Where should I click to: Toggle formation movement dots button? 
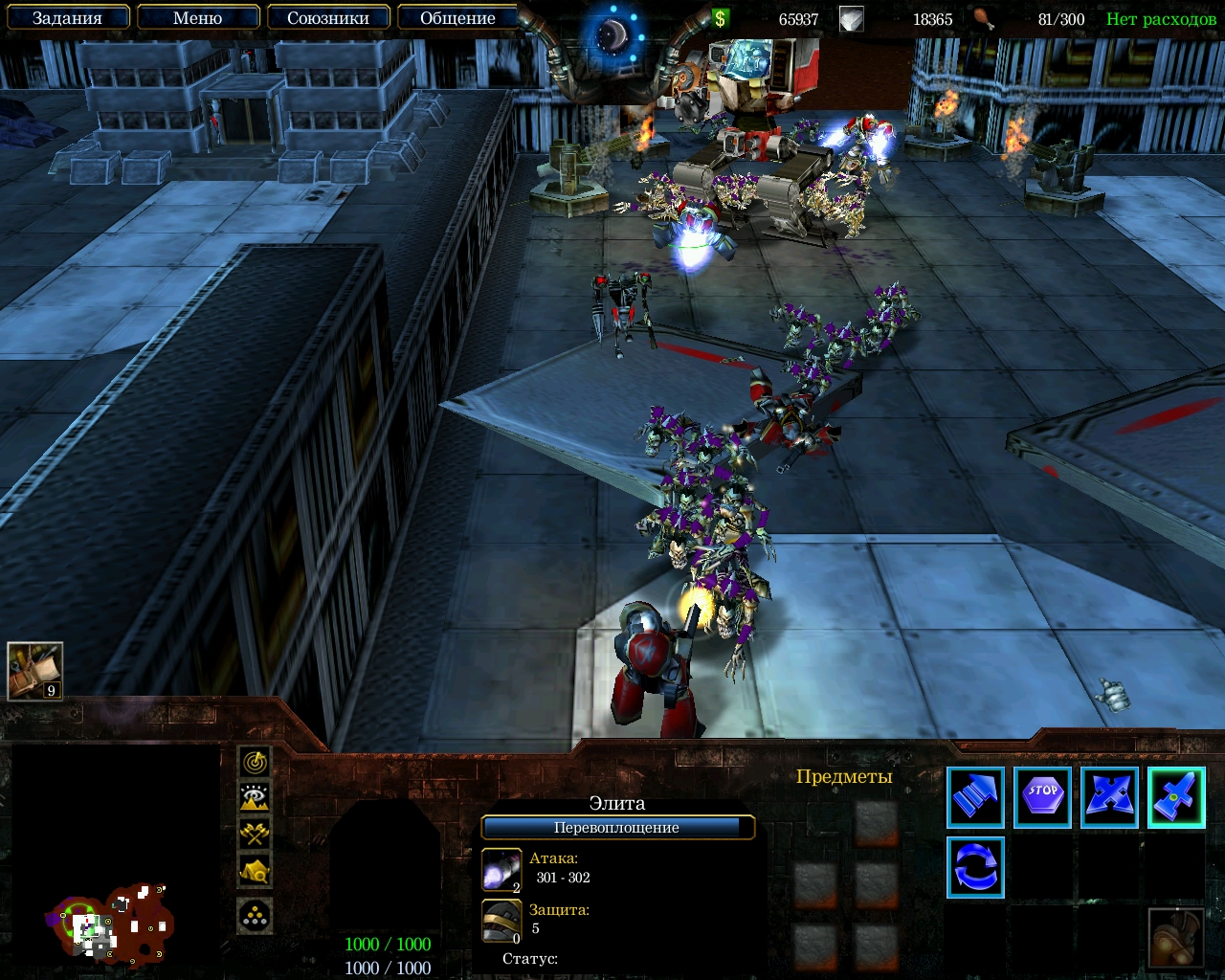point(255,916)
